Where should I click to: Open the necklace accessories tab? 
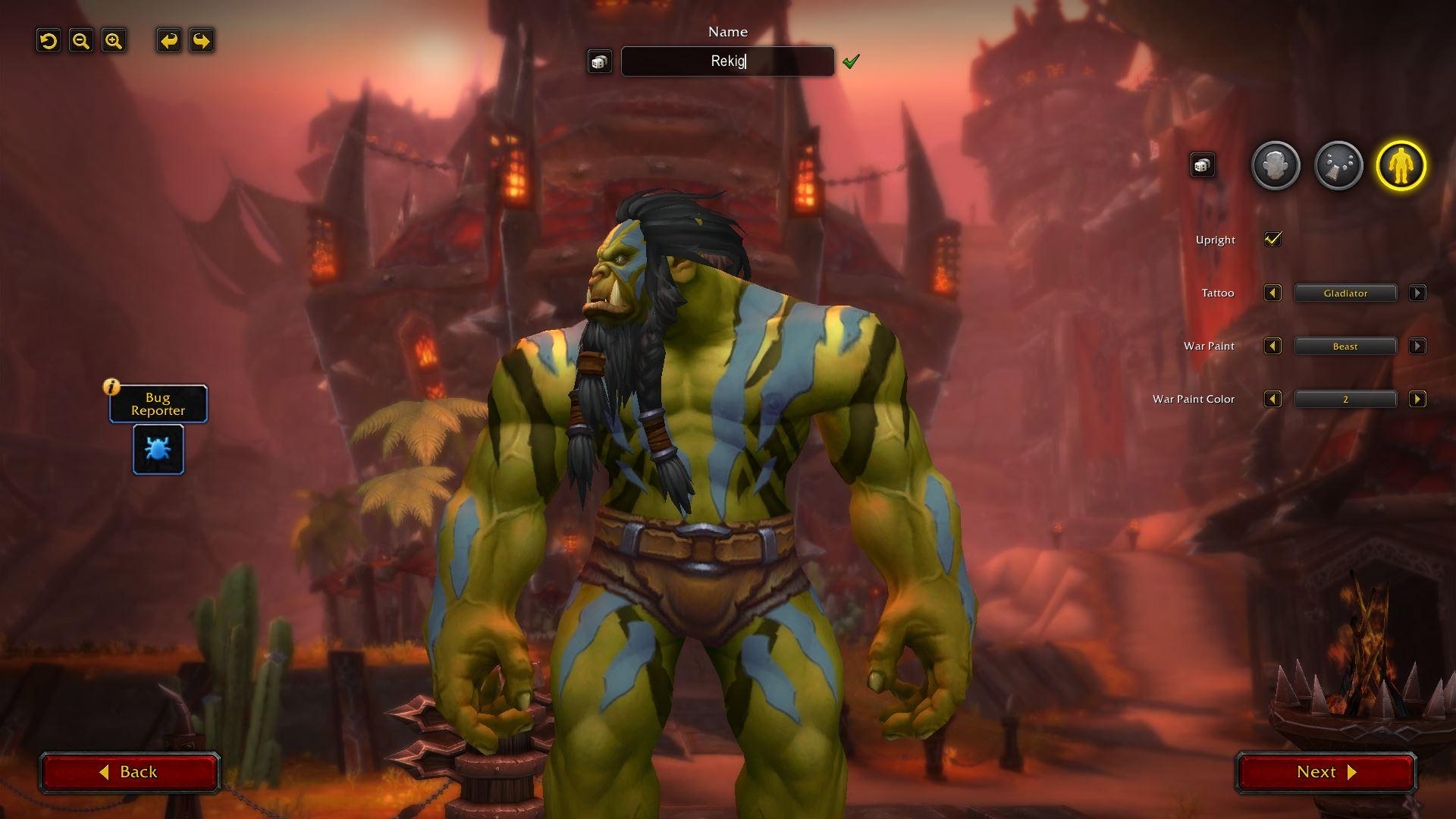point(1338,165)
